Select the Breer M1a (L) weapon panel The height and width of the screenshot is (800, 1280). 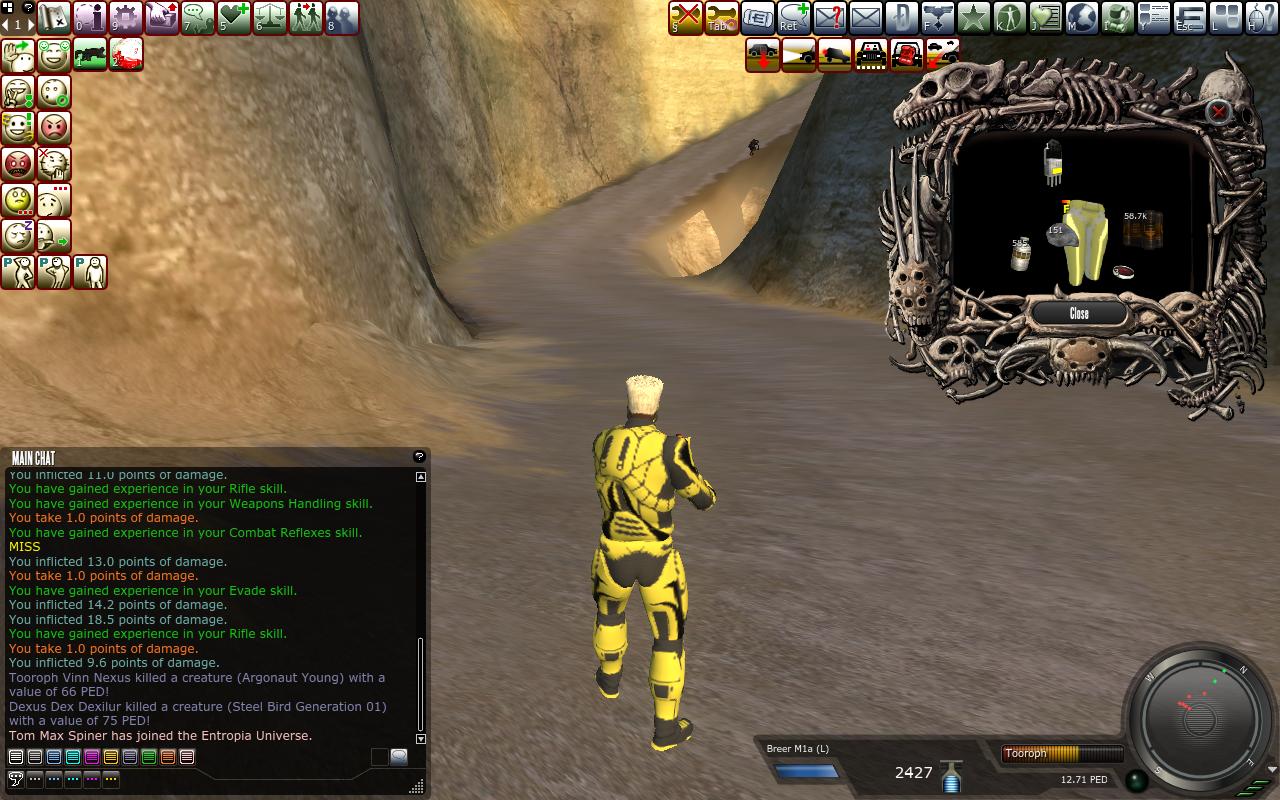click(805, 763)
